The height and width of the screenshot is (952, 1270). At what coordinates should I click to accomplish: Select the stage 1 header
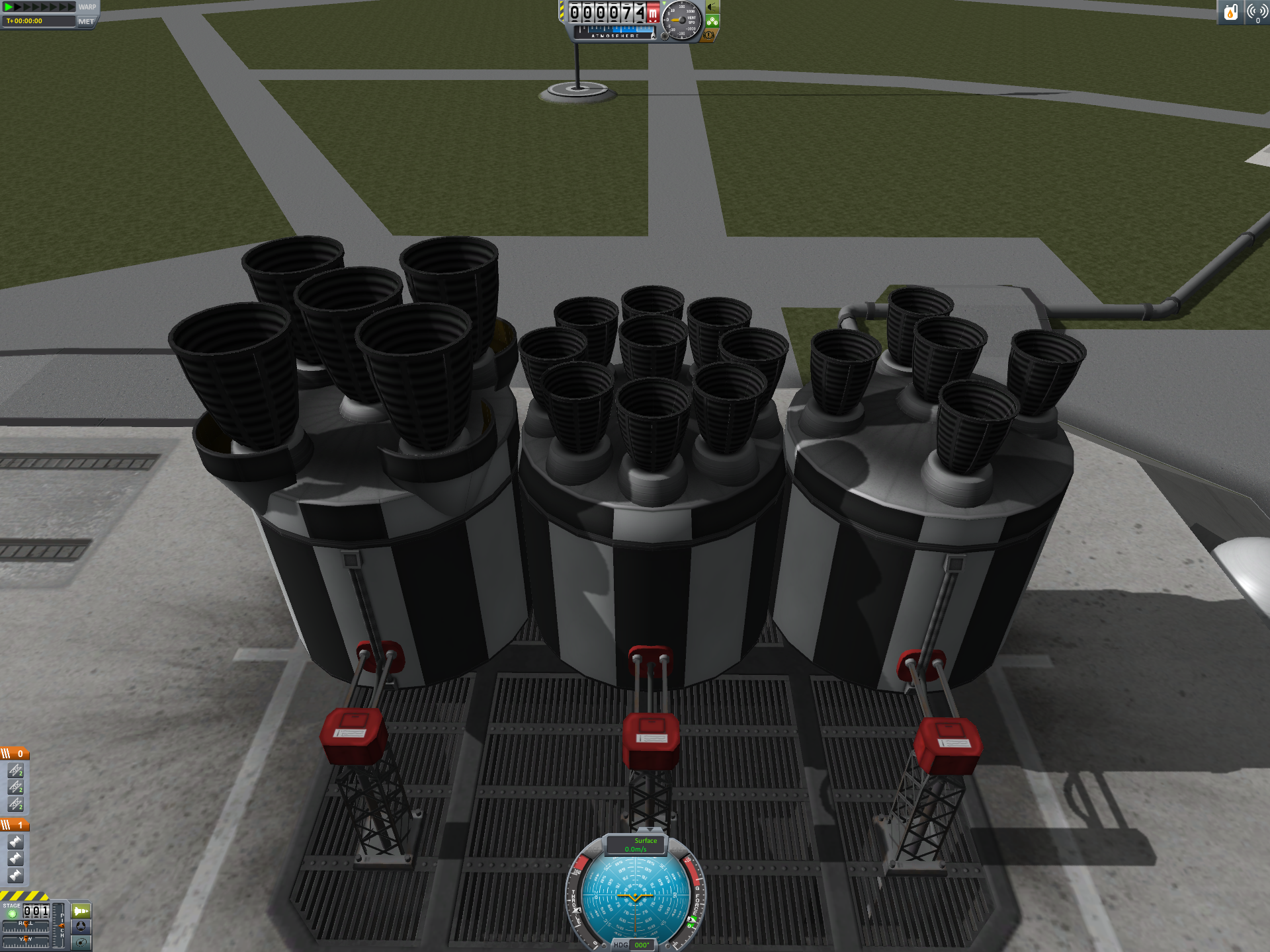tap(15, 825)
